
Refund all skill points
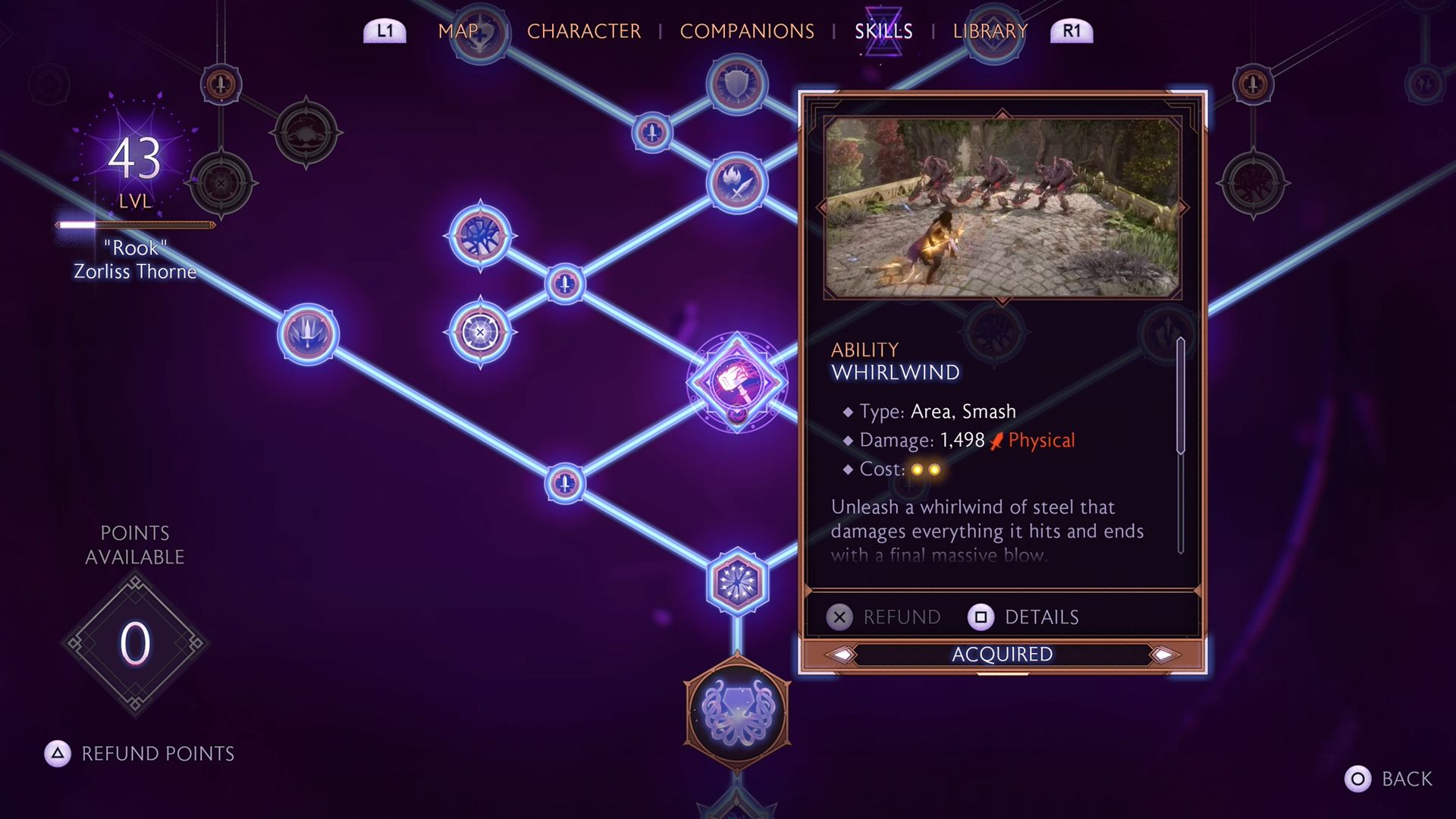coord(140,754)
